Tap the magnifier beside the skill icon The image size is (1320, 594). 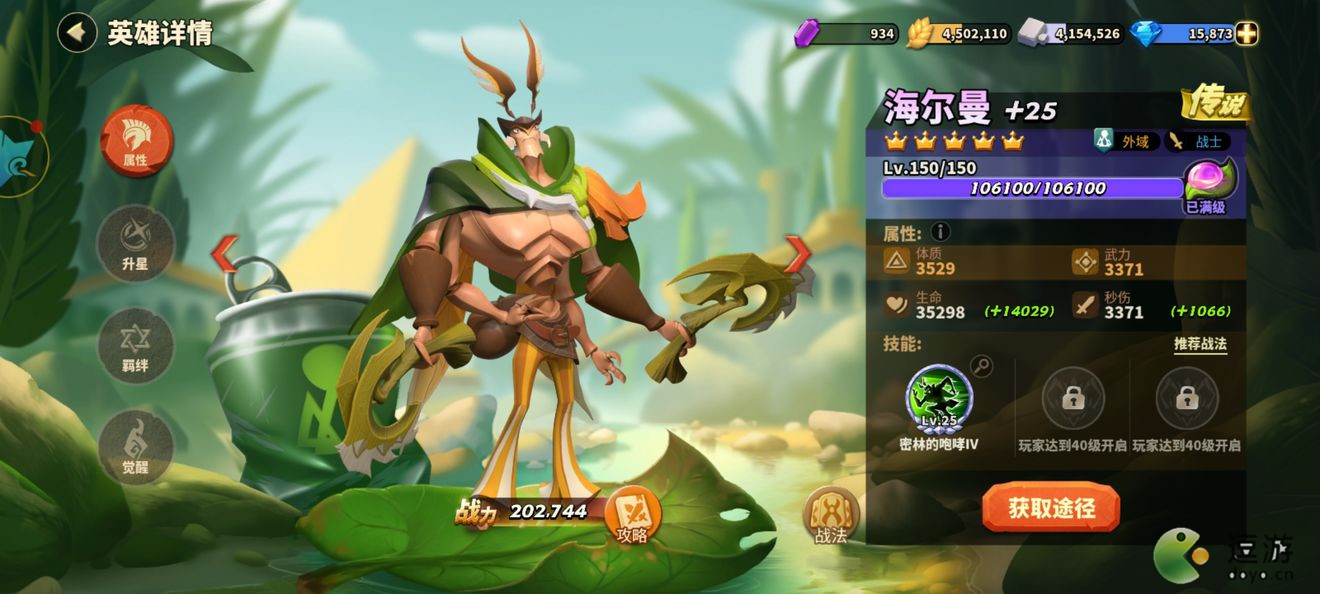coord(982,366)
